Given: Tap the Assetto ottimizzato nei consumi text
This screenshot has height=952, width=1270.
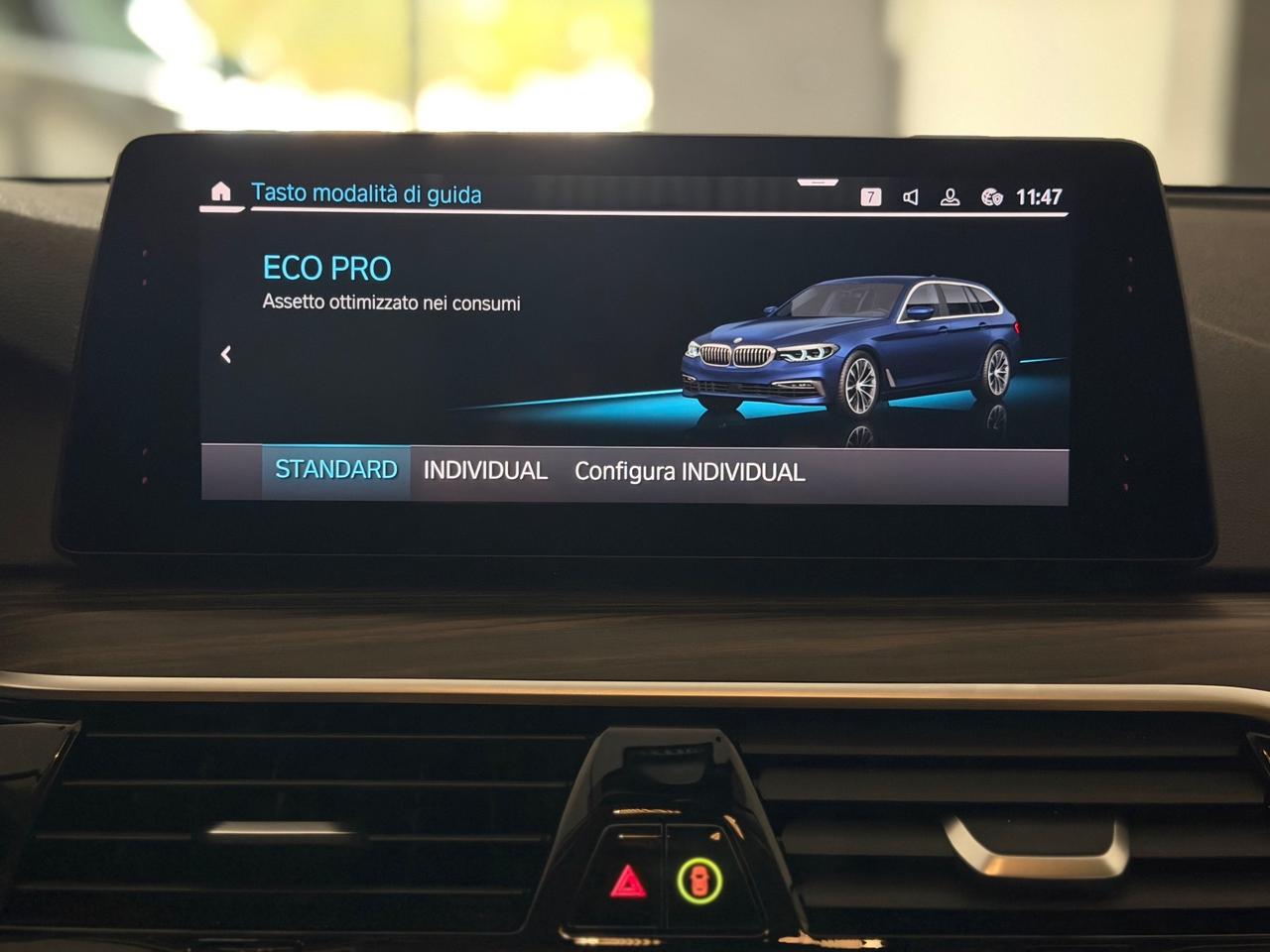Looking at the screenshot, I should coord(392,300).
